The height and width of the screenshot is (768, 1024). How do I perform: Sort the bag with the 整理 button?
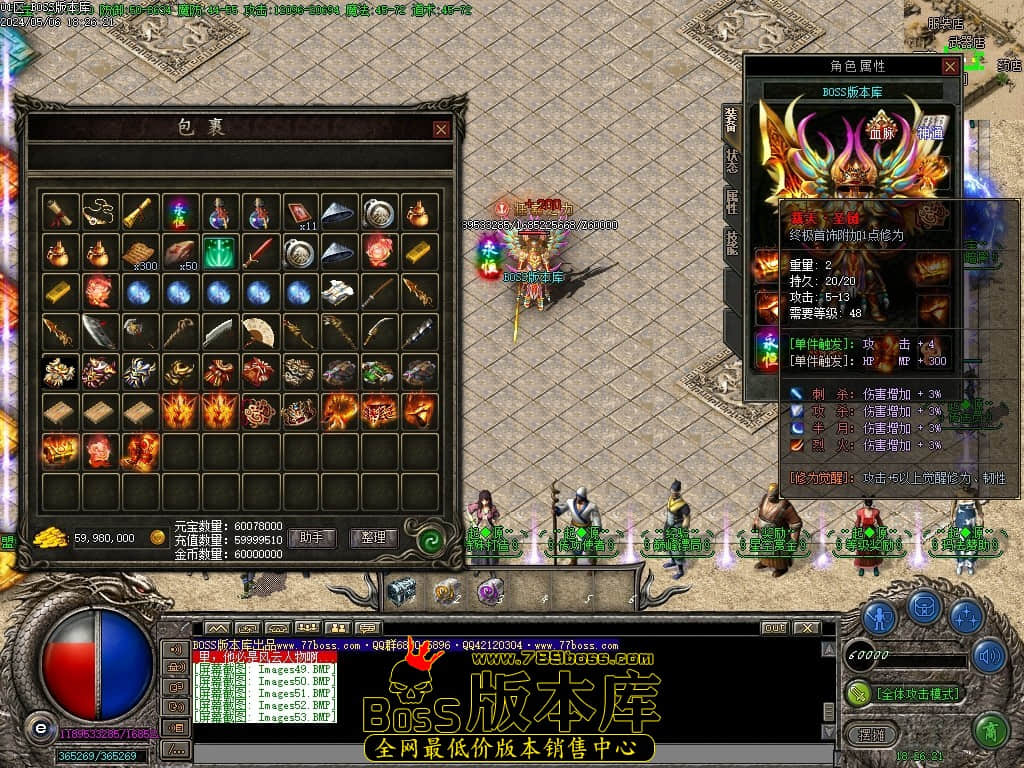pos(374,538)
